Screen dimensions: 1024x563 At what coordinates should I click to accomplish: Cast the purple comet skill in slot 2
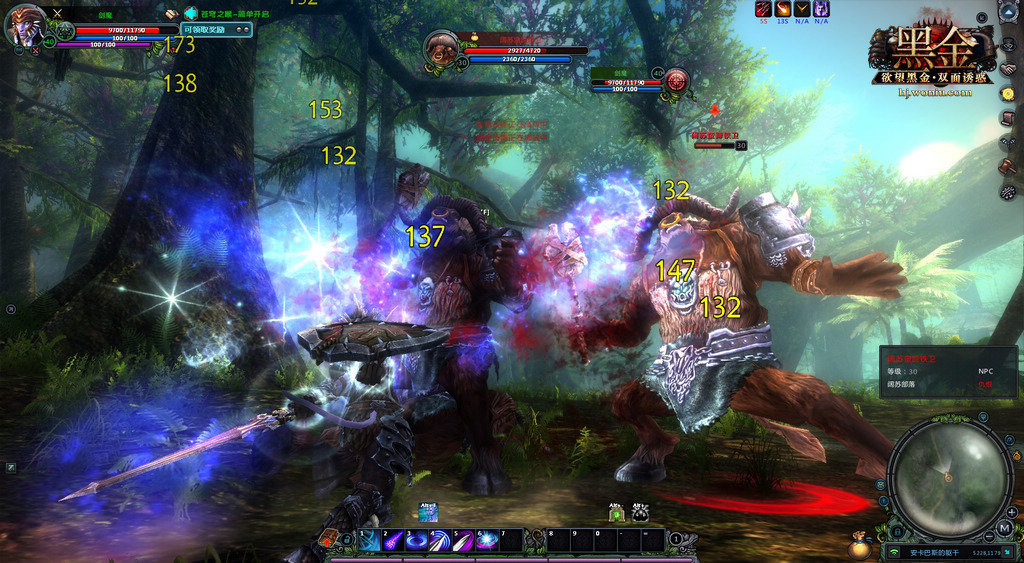coord(393,541)
